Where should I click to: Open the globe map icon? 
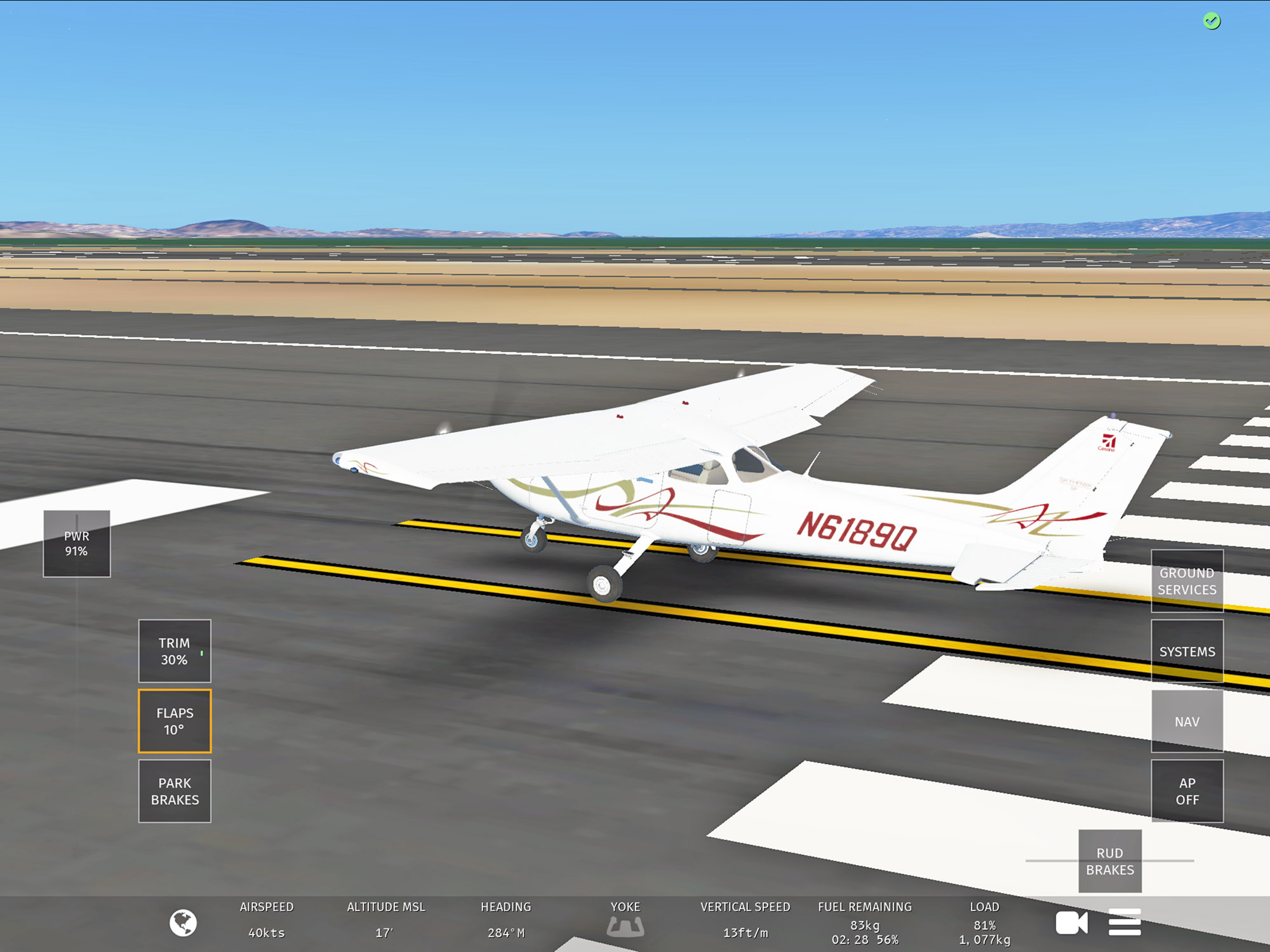(183, 923)
